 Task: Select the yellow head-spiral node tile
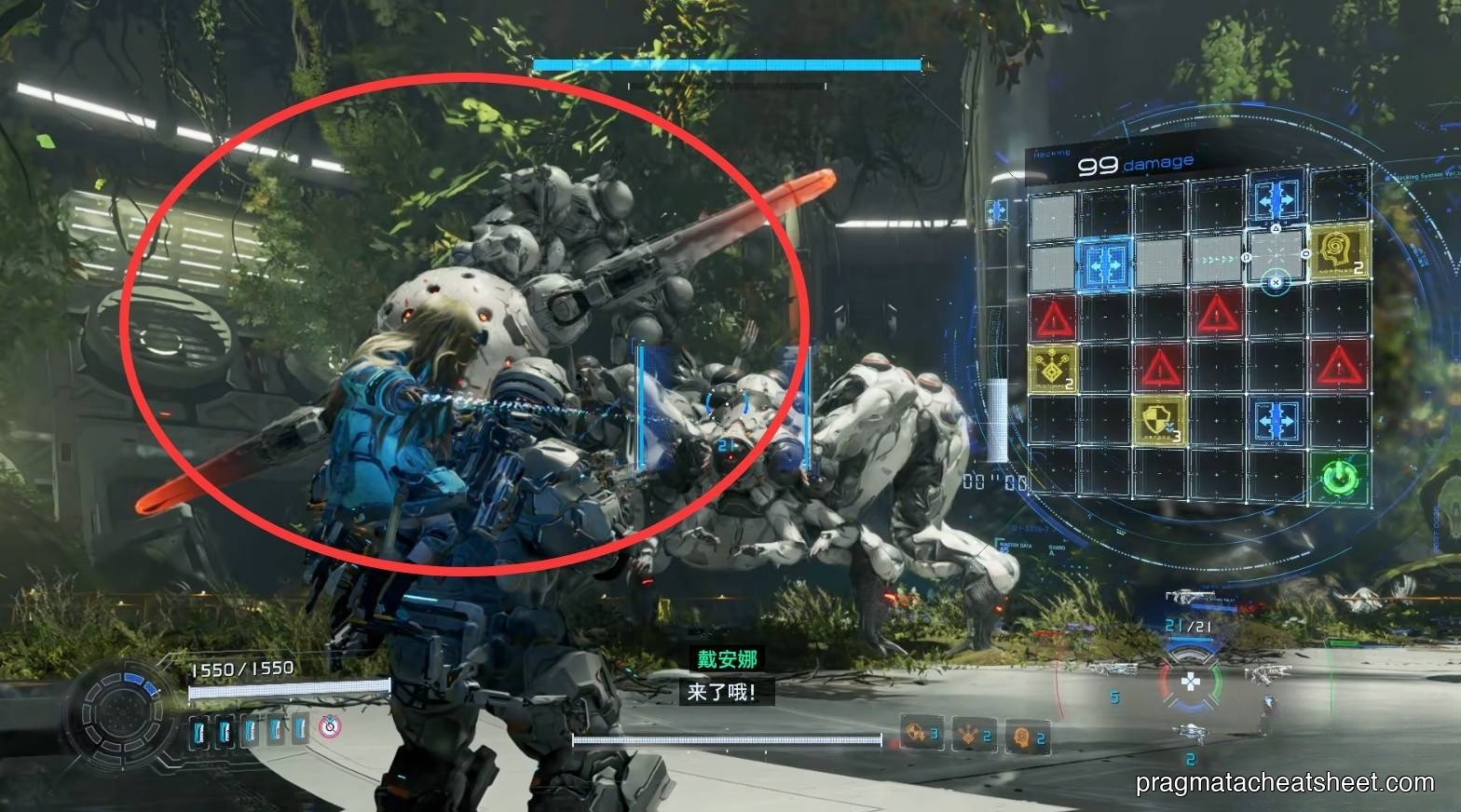(1339, 251)
